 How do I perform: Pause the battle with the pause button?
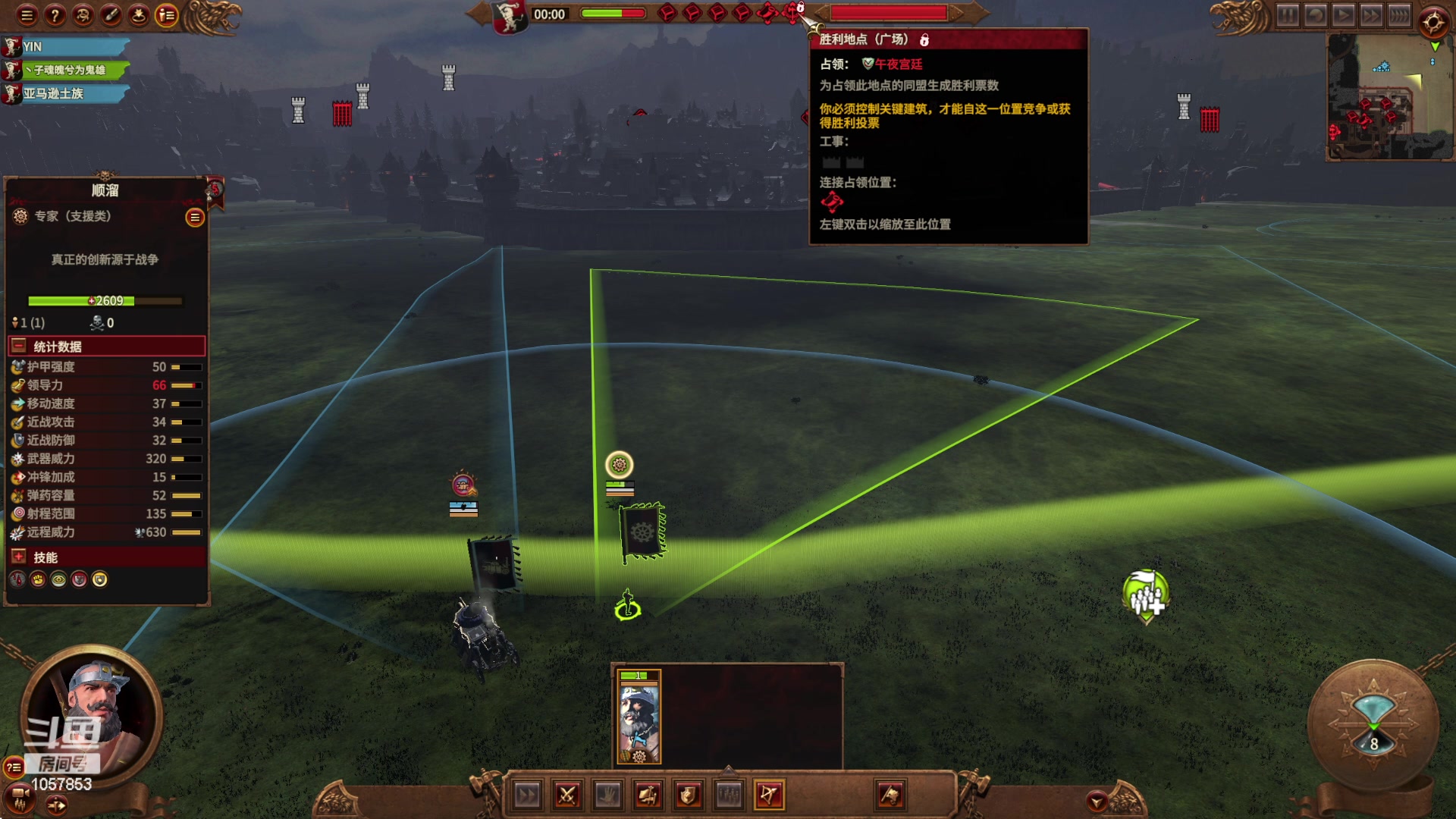(1288, 15)
